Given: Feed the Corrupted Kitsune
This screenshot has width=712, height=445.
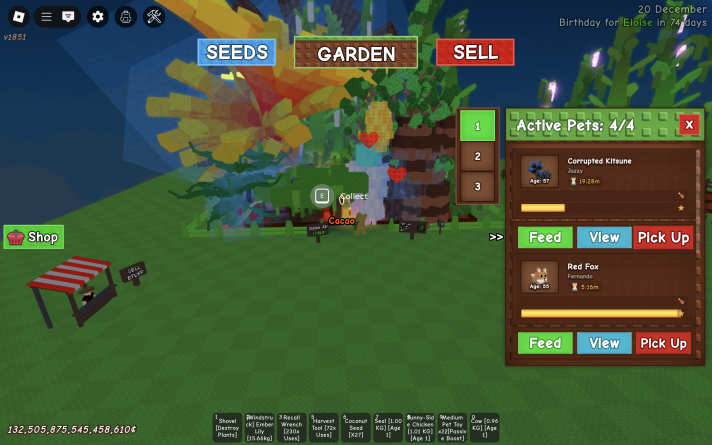Looking at the screenshot, I should click(545, 237).
